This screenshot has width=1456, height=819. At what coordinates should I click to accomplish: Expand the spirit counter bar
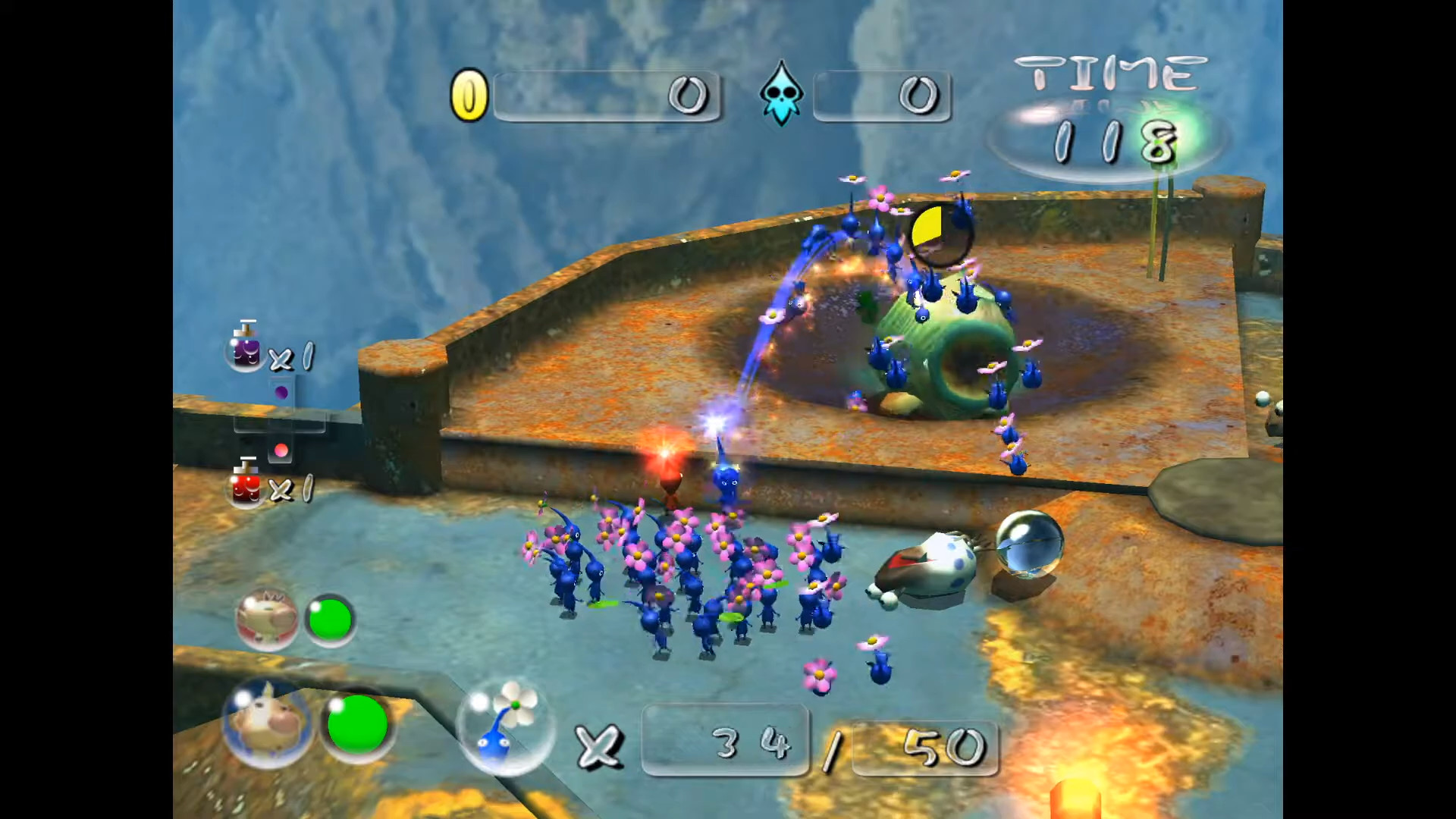(x=882, y=96)
